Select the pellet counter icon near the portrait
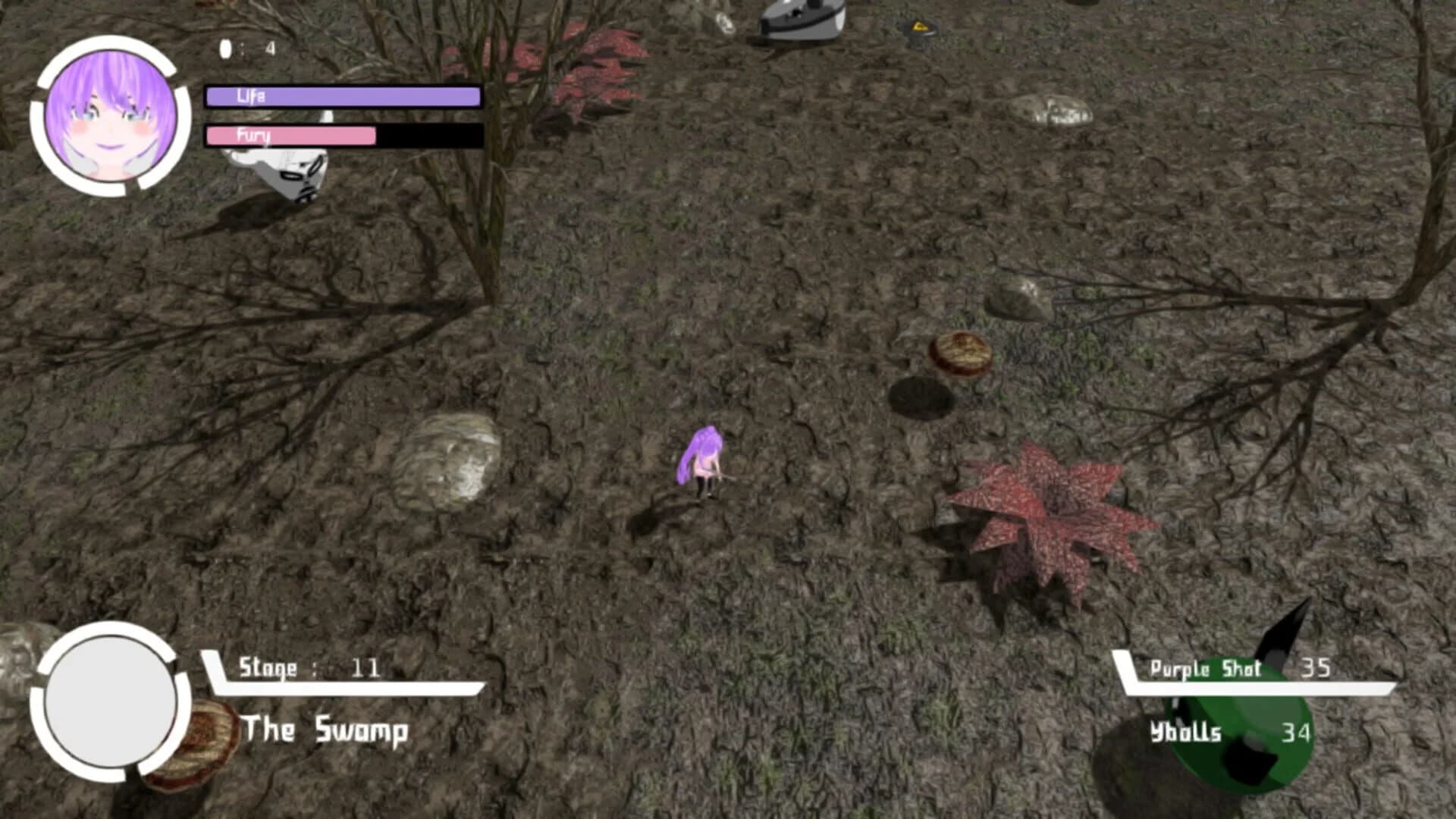Image resolution: width=1456 pixels, height=819 pixels. pos(225,47)
